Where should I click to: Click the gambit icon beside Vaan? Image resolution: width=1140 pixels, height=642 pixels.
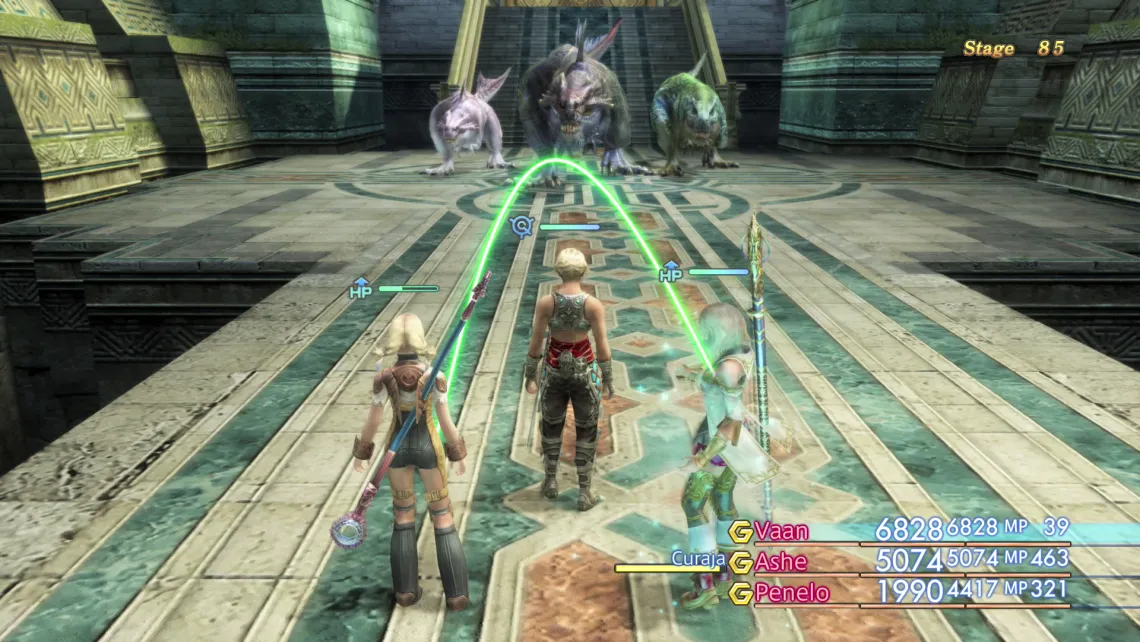(740, 531)
